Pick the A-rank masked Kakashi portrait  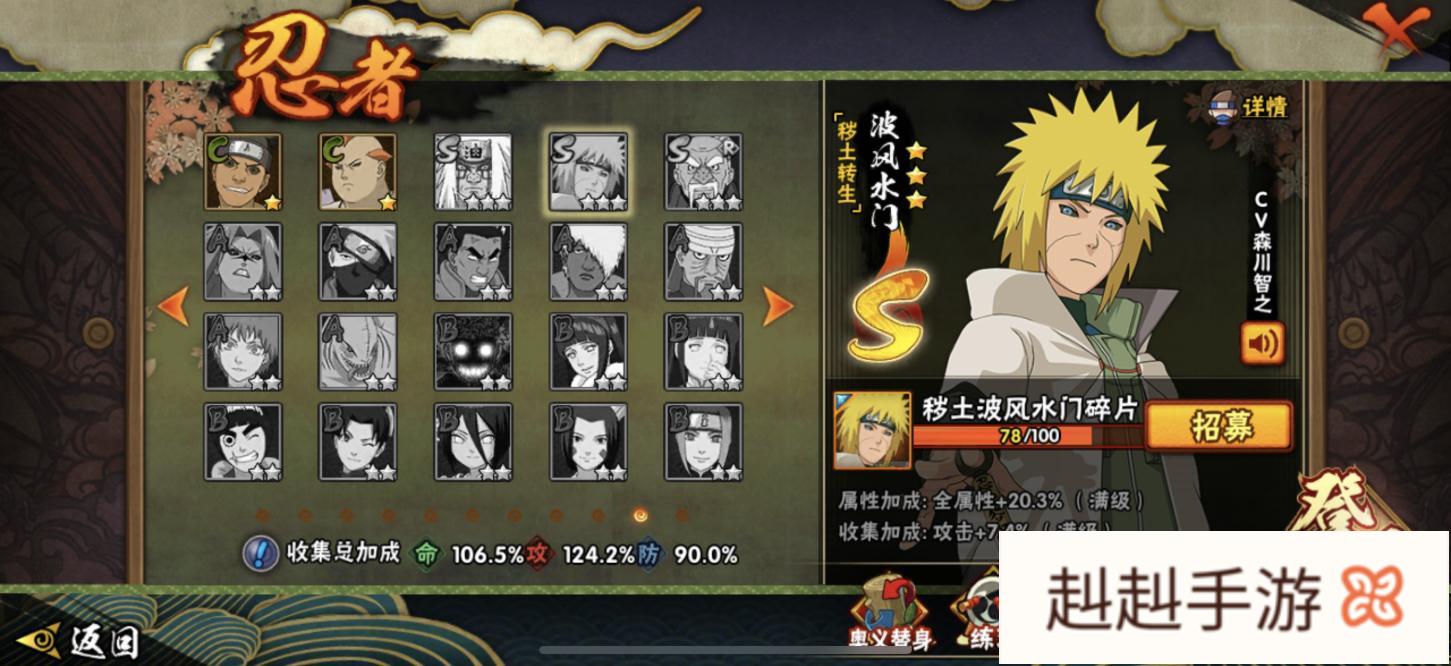(358, 261)
